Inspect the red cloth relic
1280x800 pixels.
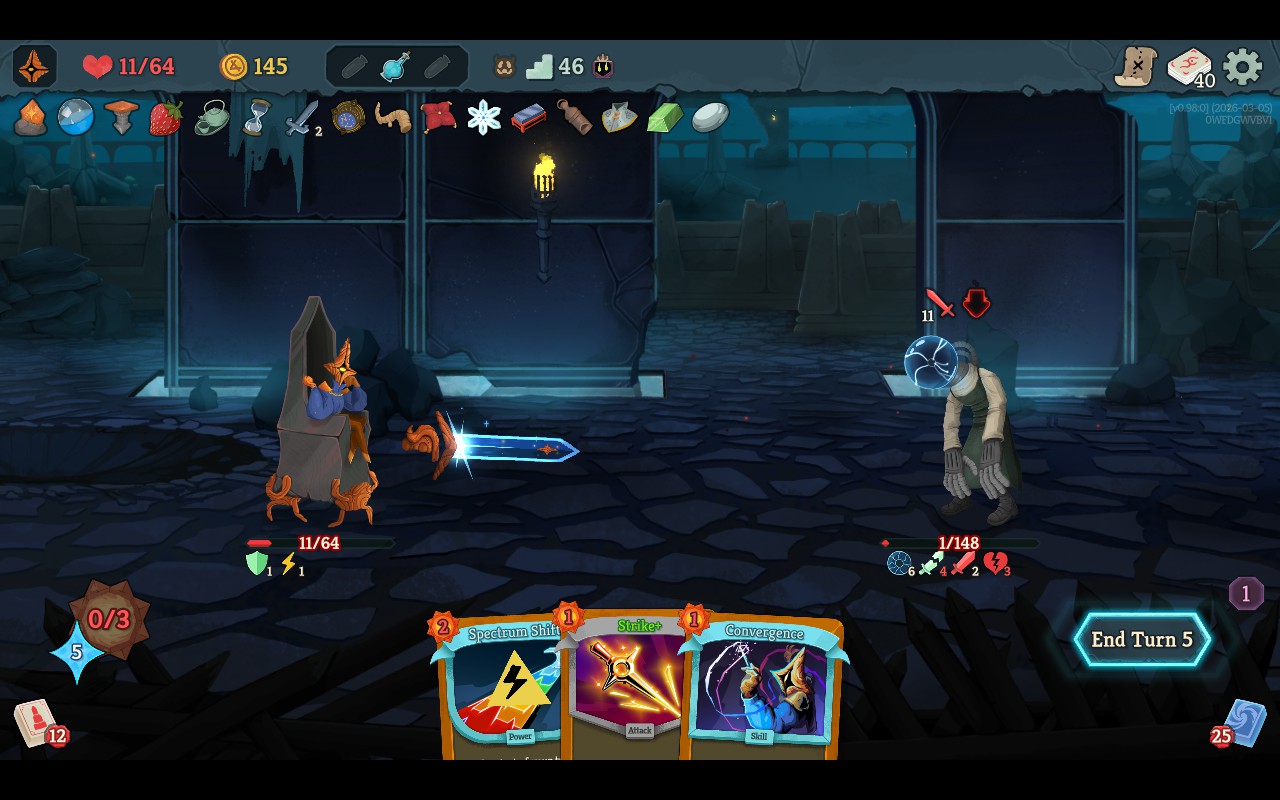click(438, 117)
